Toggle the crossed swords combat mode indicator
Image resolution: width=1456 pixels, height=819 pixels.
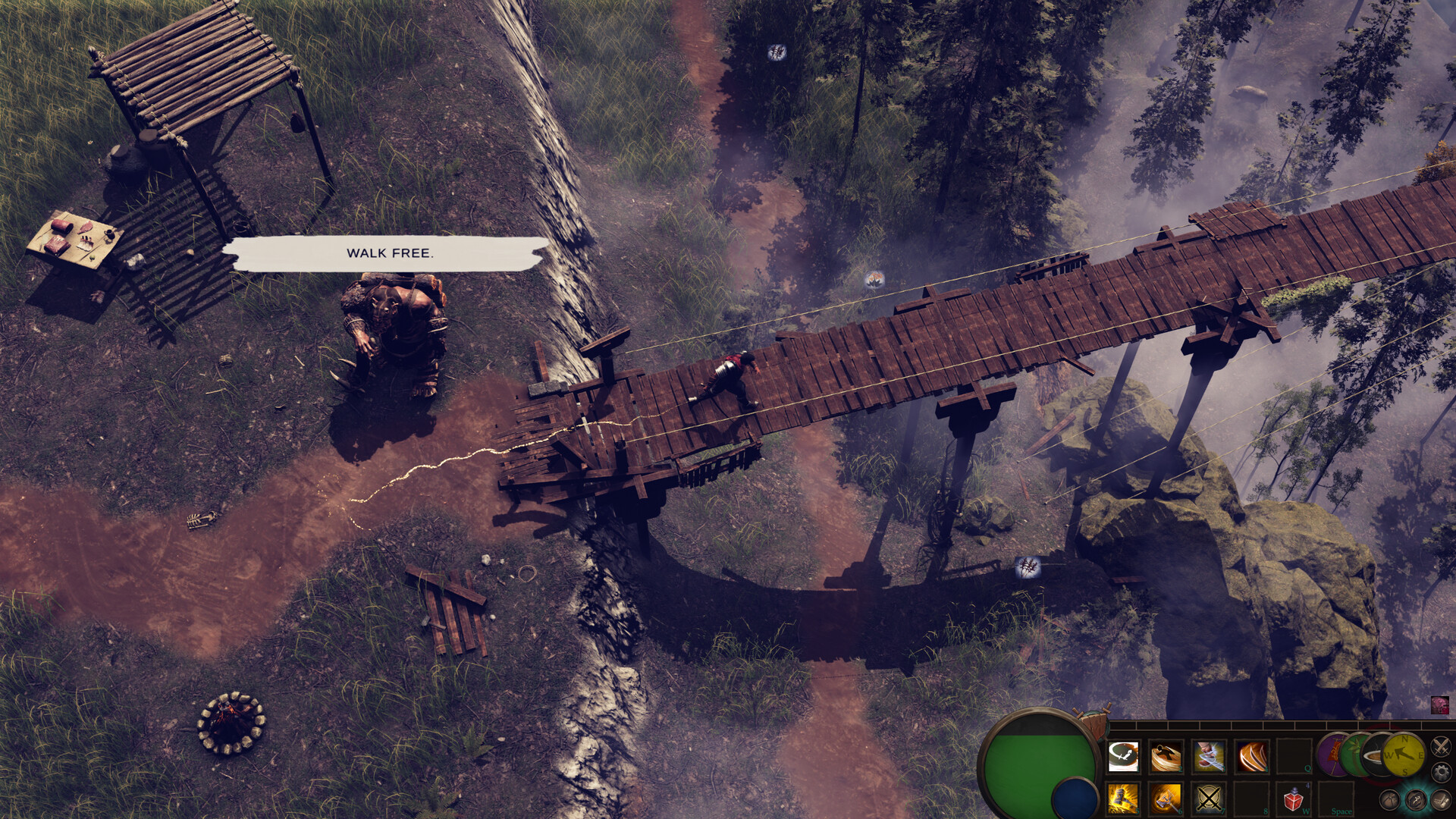1439,746
